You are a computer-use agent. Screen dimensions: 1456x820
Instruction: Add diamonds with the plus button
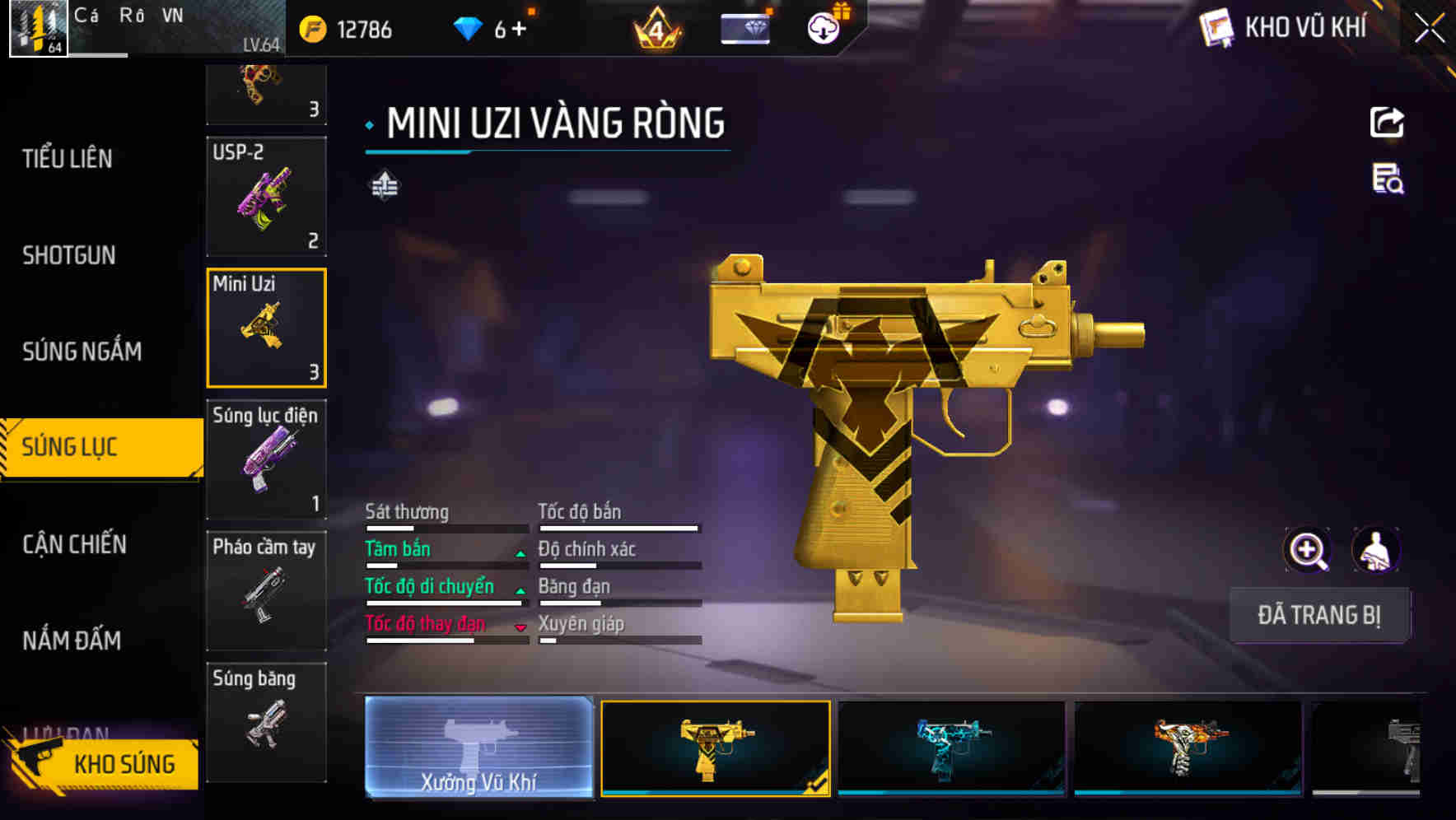click(519, 30)
